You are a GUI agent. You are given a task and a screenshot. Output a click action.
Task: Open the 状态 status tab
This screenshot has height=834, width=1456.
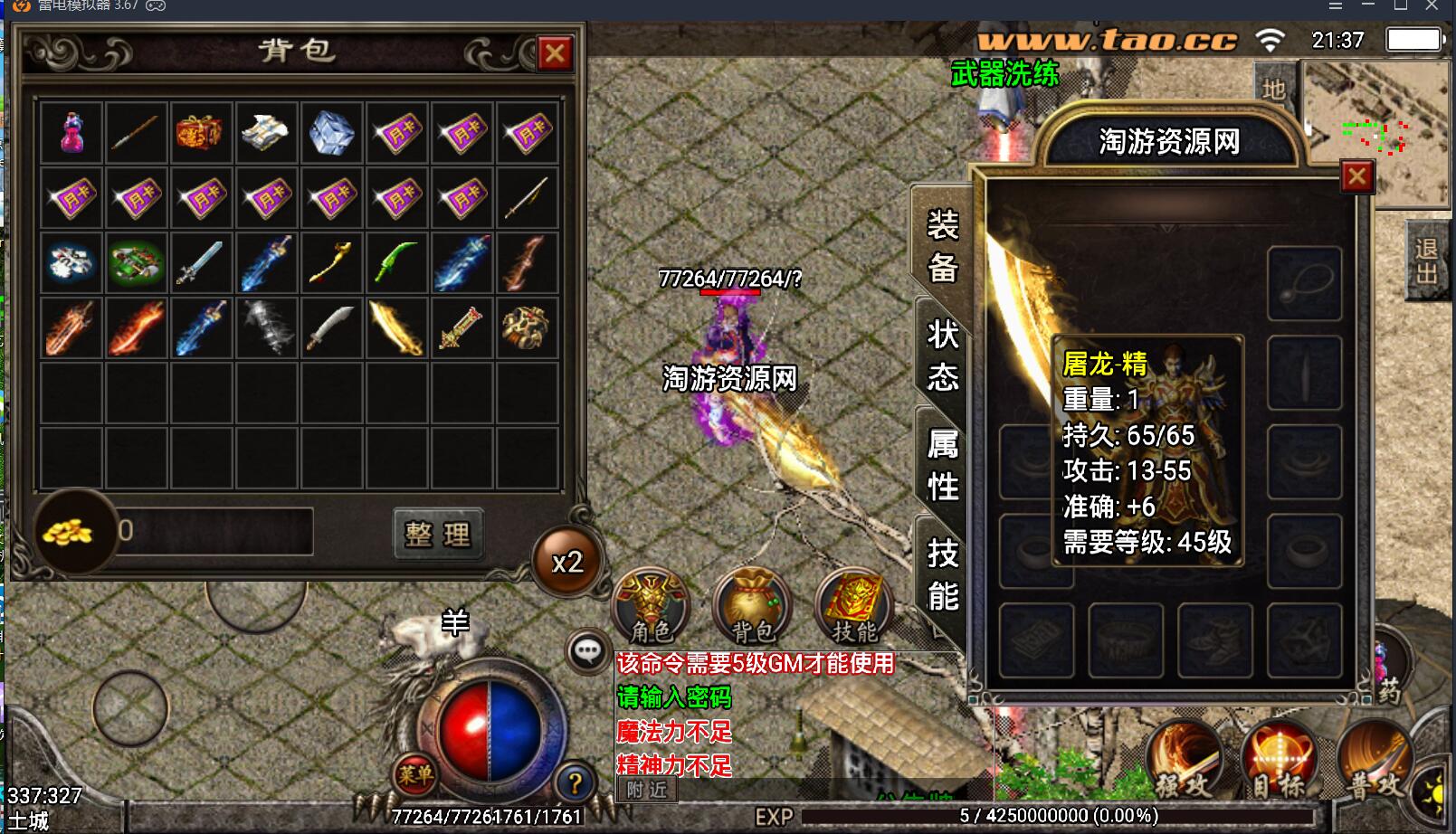[942, 355]
